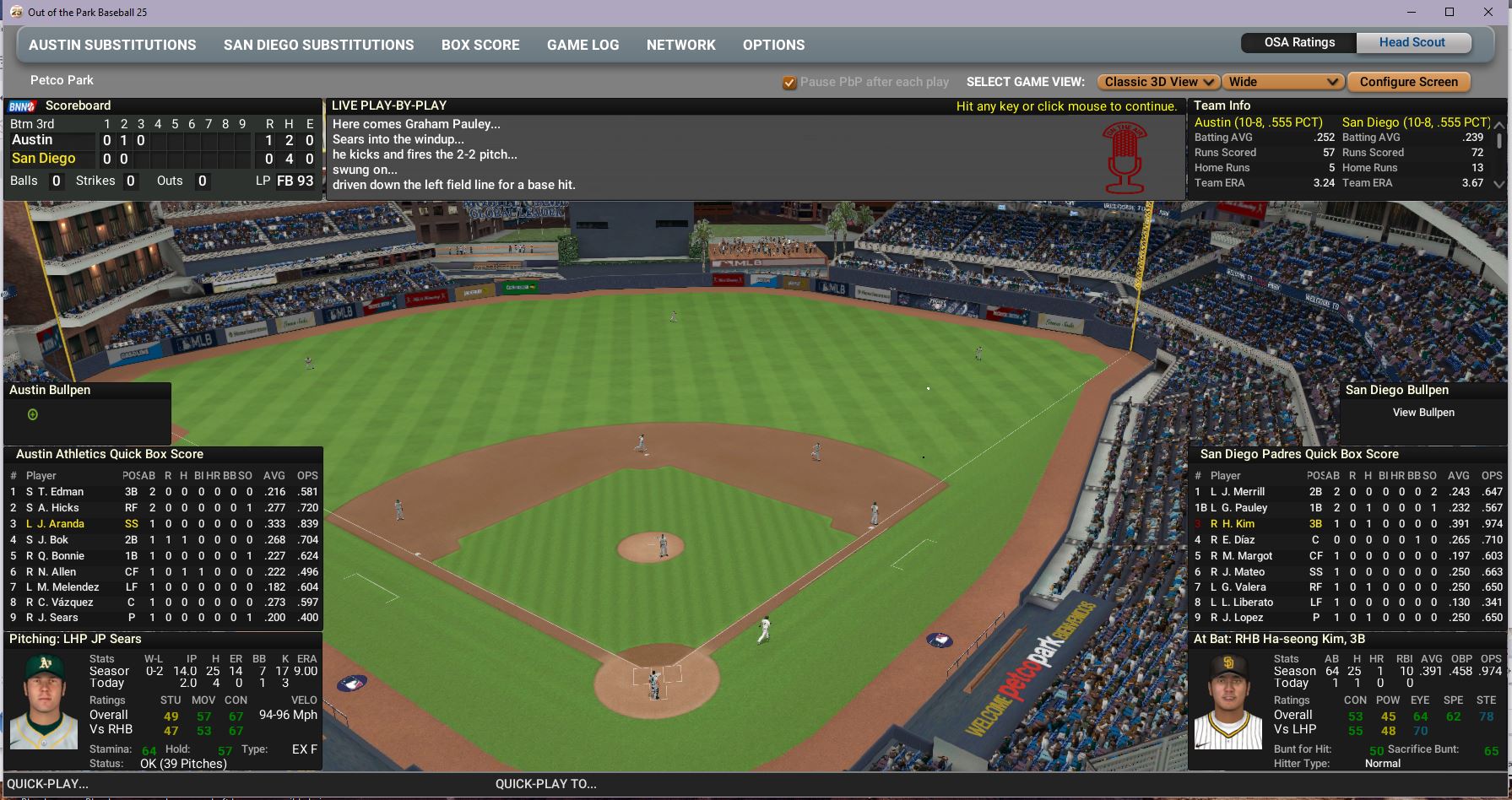Toggle Pause PbP after each play

pyautogui.click(x=789, y=83)
